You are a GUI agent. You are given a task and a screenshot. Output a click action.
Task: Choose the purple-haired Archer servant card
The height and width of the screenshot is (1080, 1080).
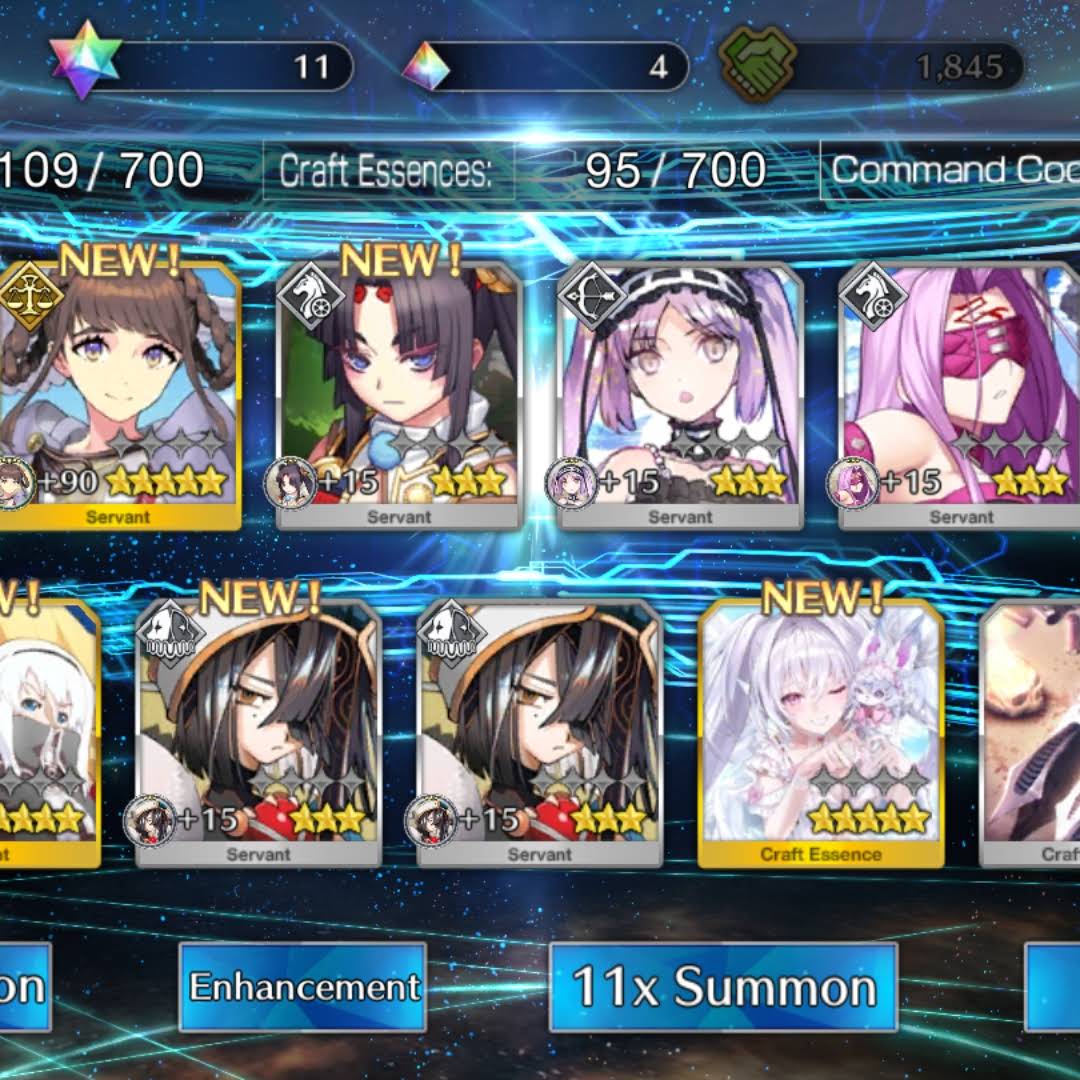(x=680, y=395)
